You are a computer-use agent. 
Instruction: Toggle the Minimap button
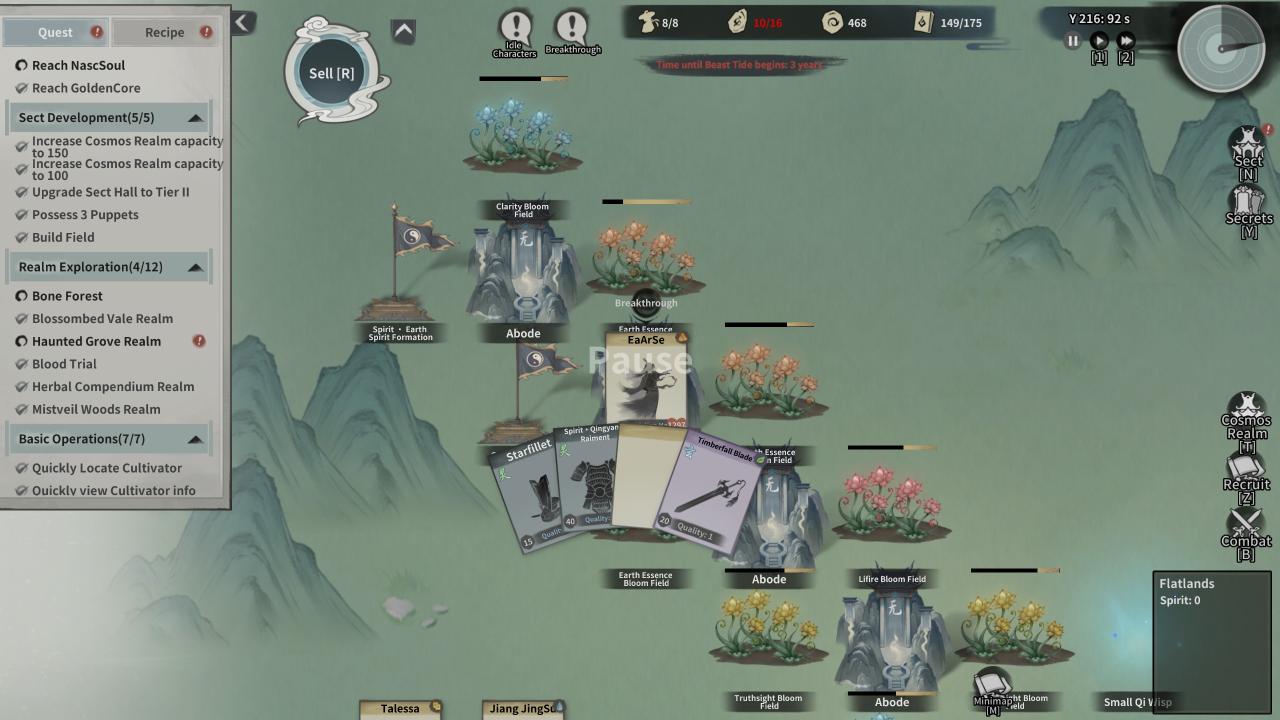[992, 688]
